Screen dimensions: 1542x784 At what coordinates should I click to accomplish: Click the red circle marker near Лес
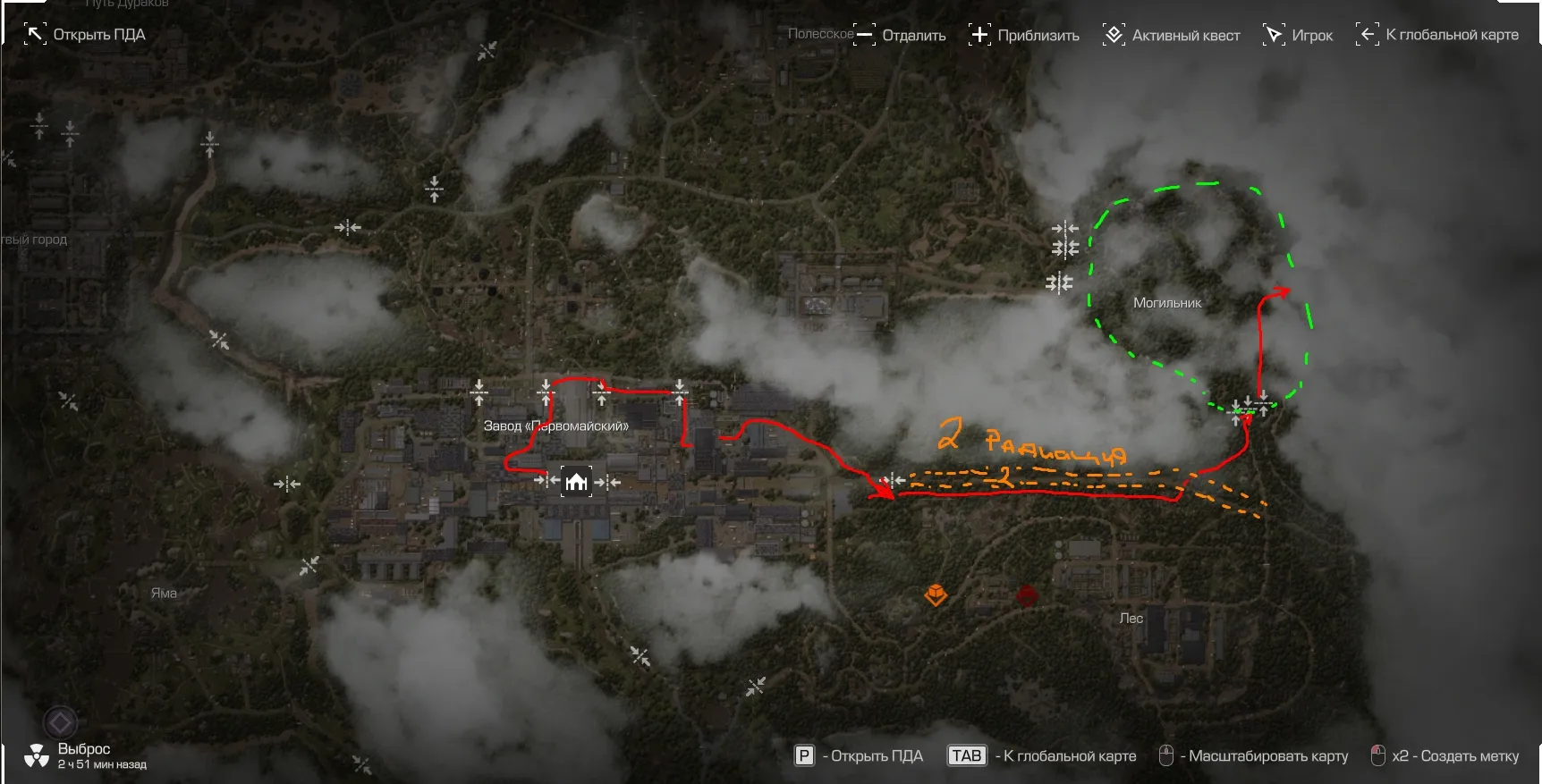coord(1027,595)
